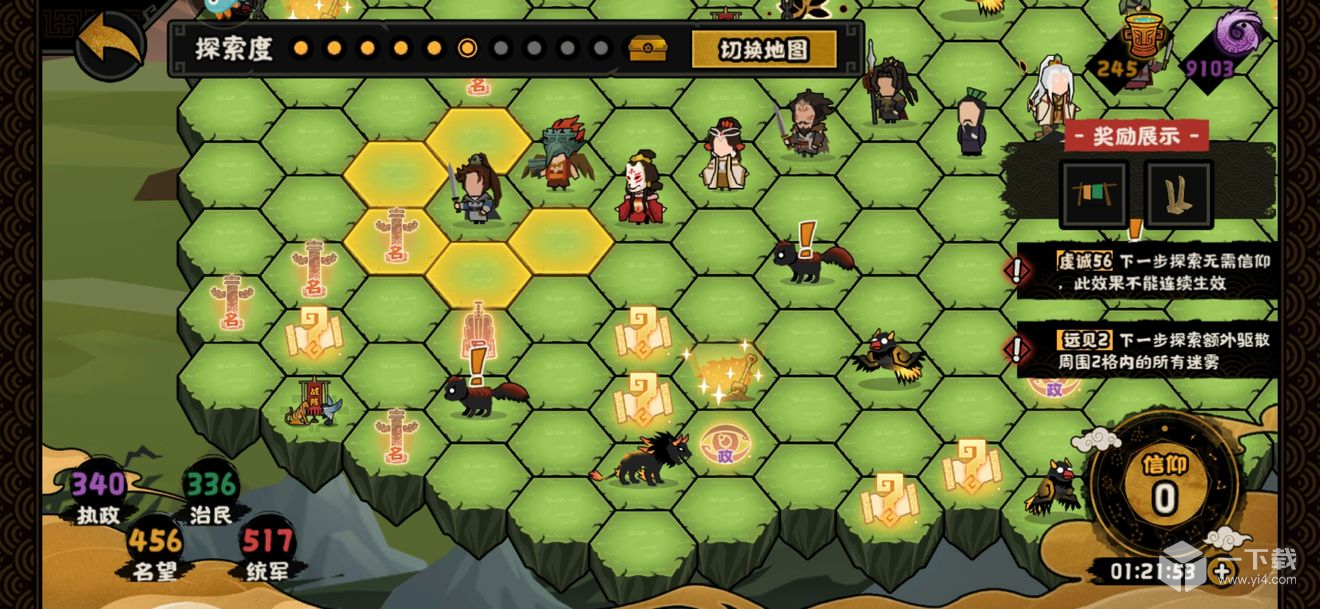Image resolution: width=1320 pixels, height=609 pixels.
Task: Switch maps with the 切换地图 button
Action: click(764, 49)
